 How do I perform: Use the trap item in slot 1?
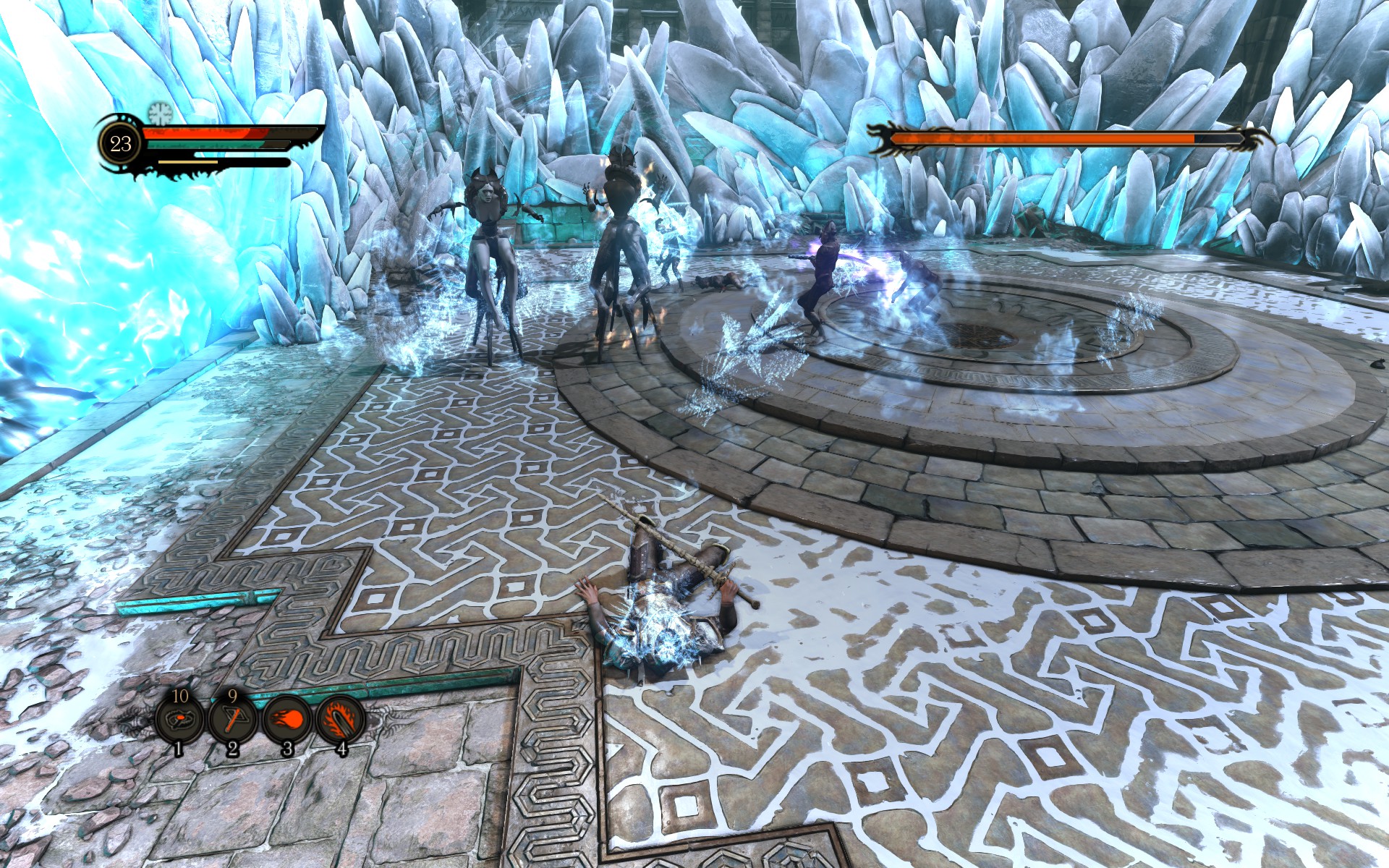pyautogui.click(x=179, y=720)
